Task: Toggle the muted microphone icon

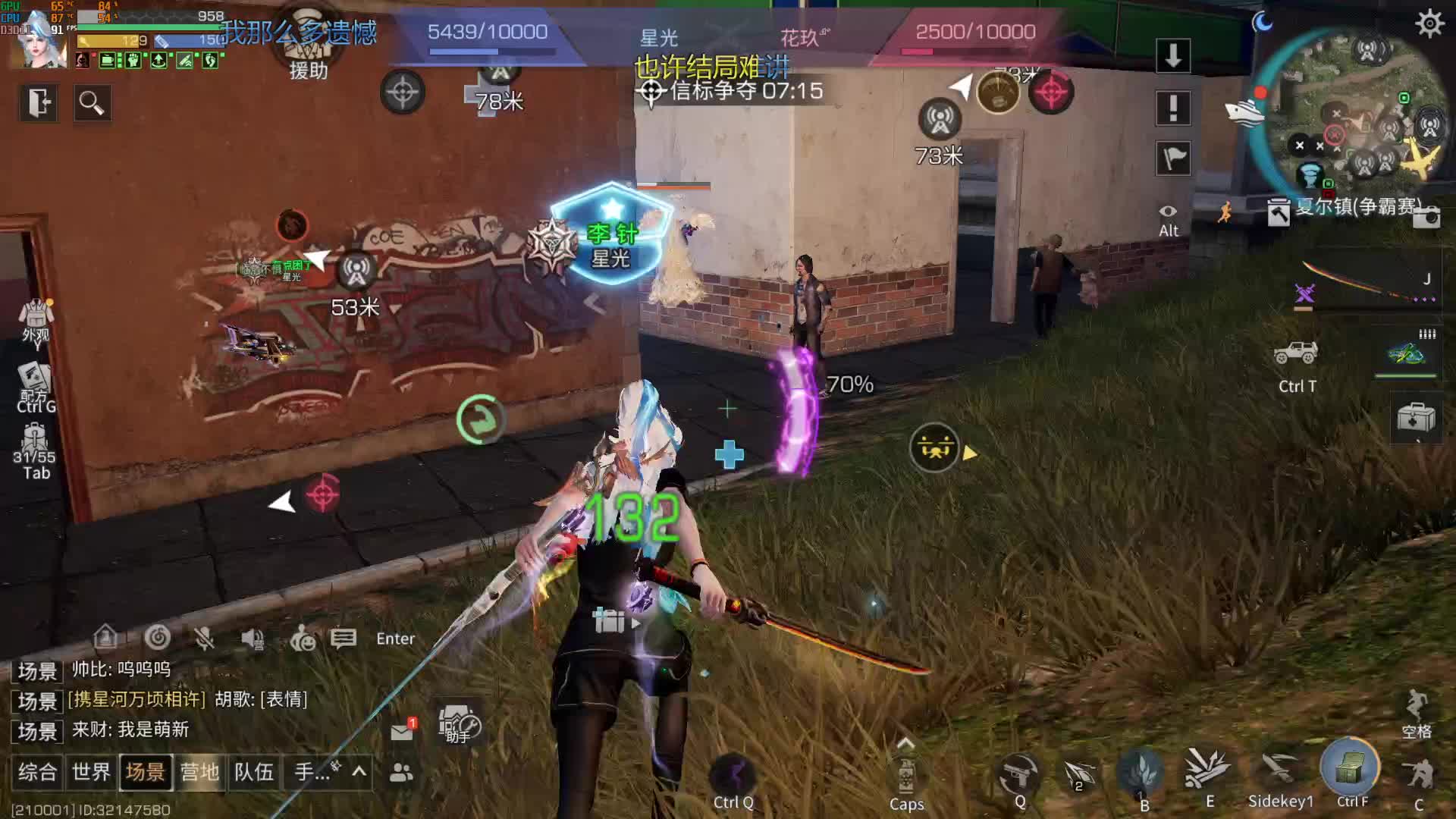Action: 203,639
